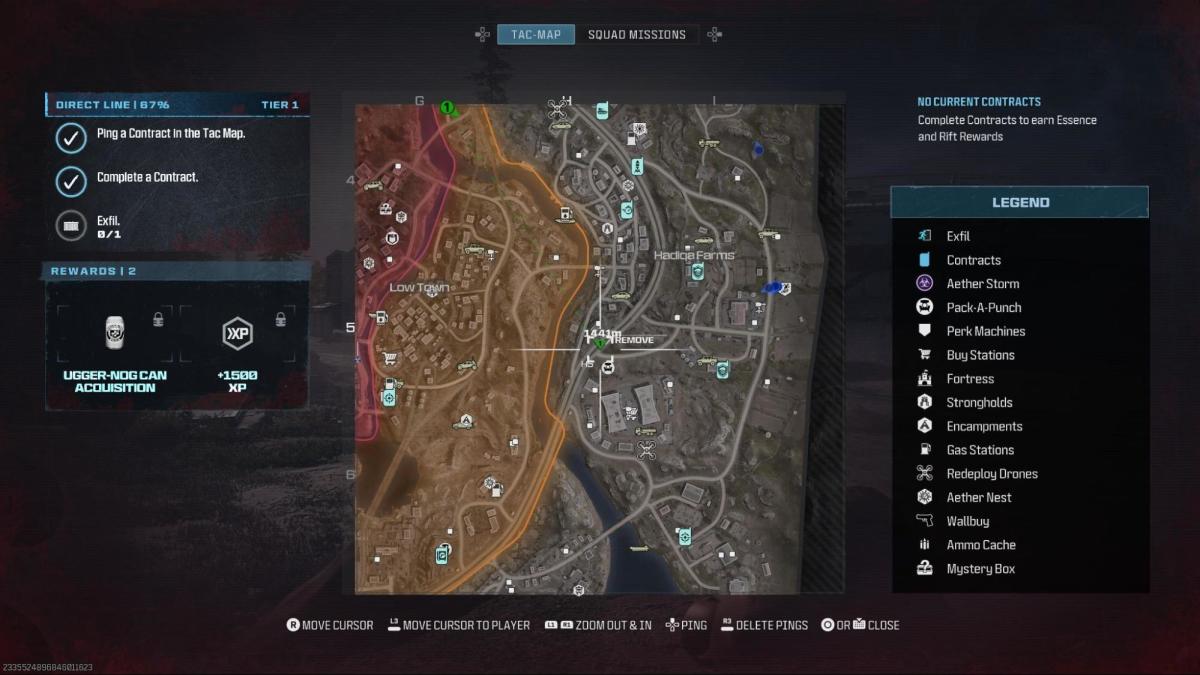Select the TAC-MAP tab
1200x675 pixels.
coord(536,34)
